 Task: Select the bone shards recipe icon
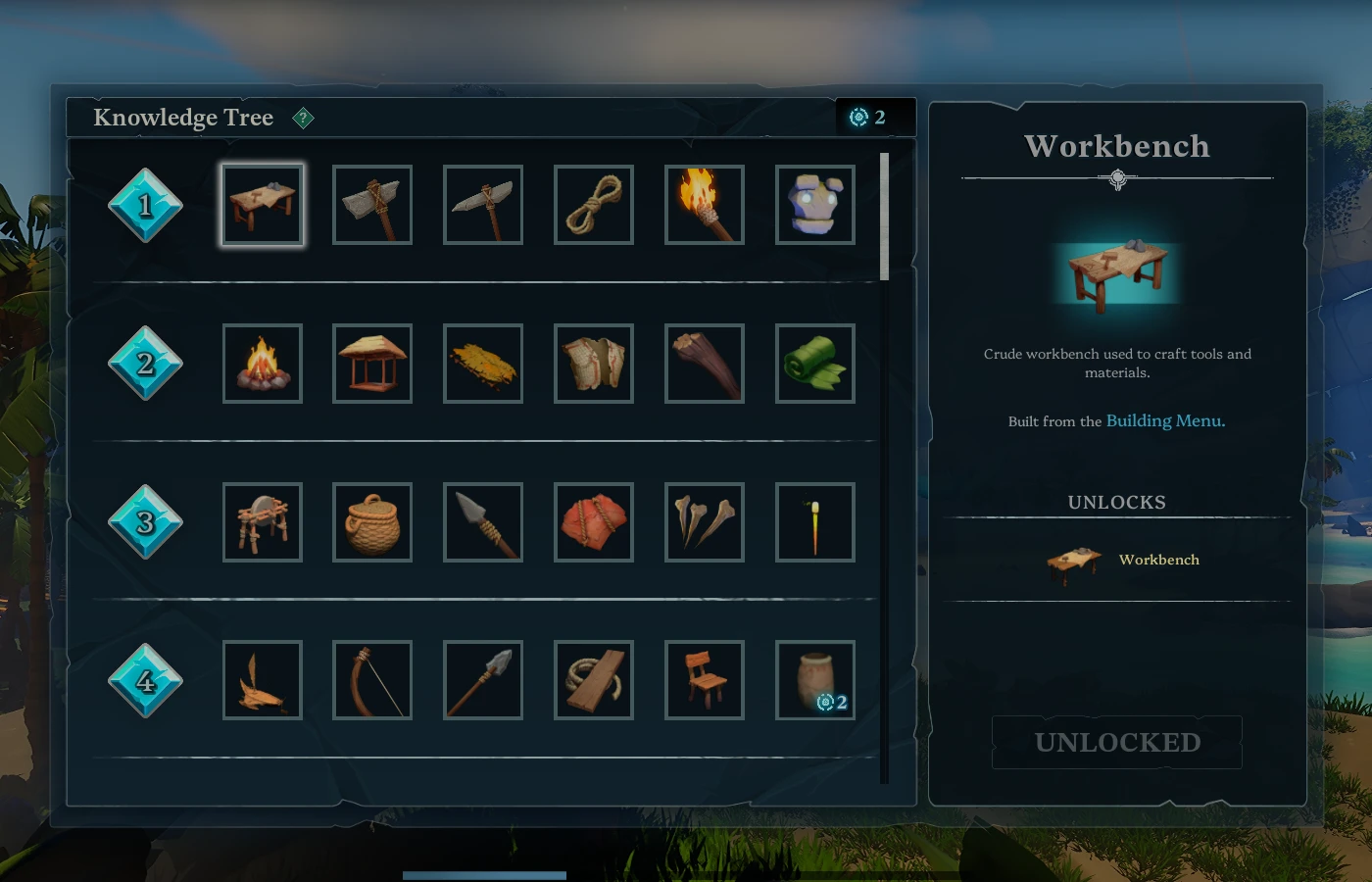704,521
